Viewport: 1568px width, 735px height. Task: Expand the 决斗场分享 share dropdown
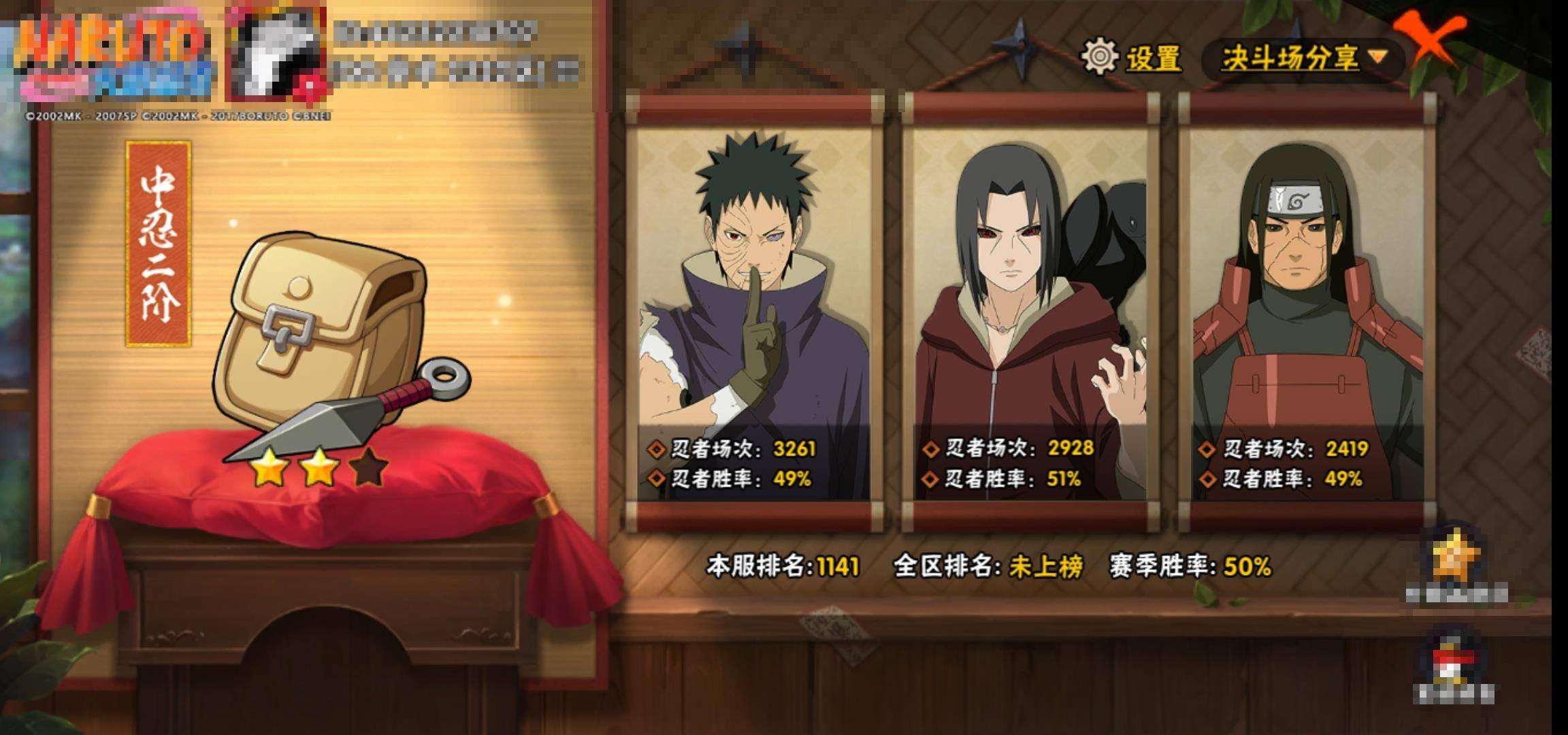(1303, 59)
